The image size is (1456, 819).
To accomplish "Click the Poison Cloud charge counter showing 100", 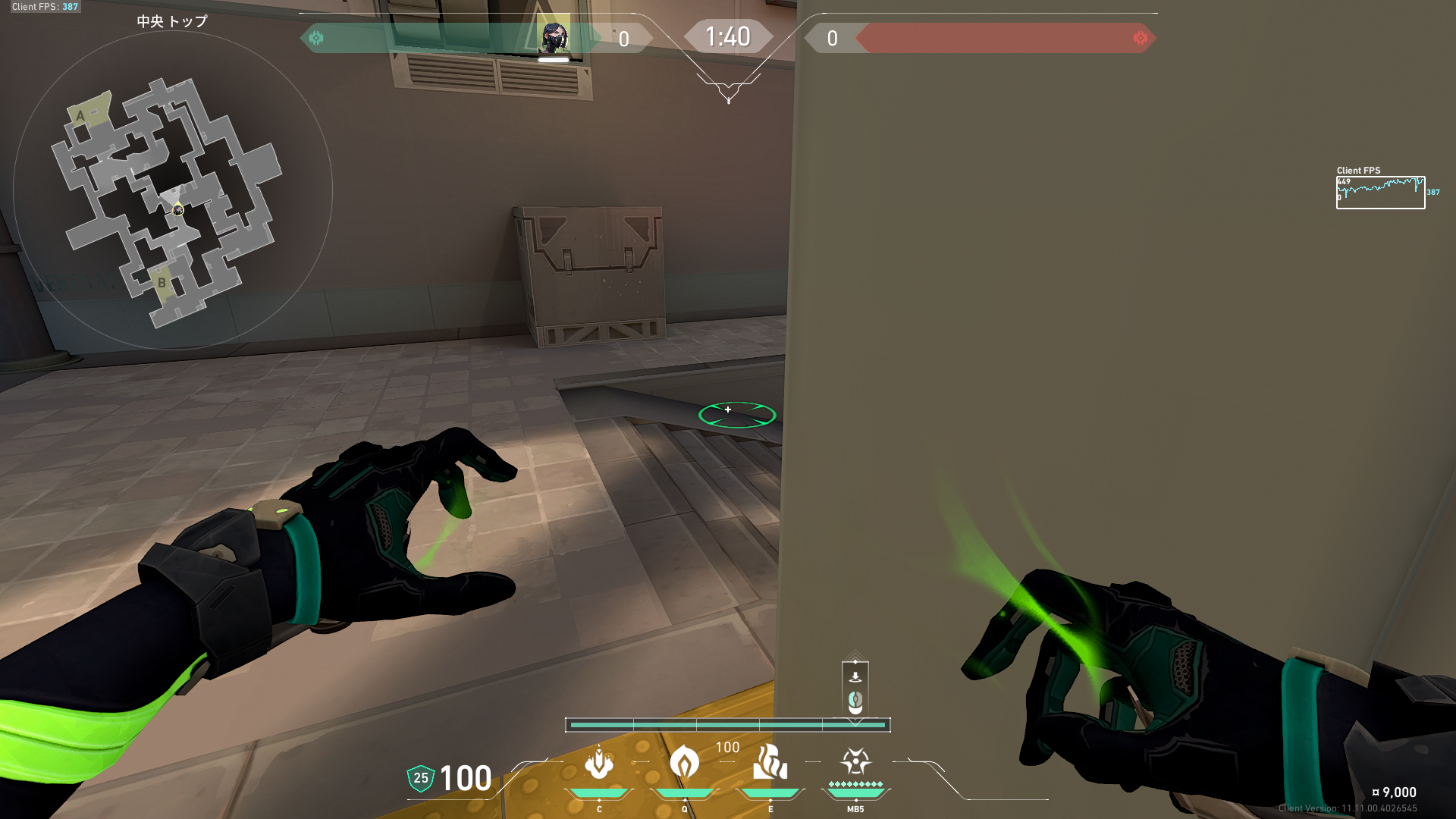I will [x=726, y=747].
